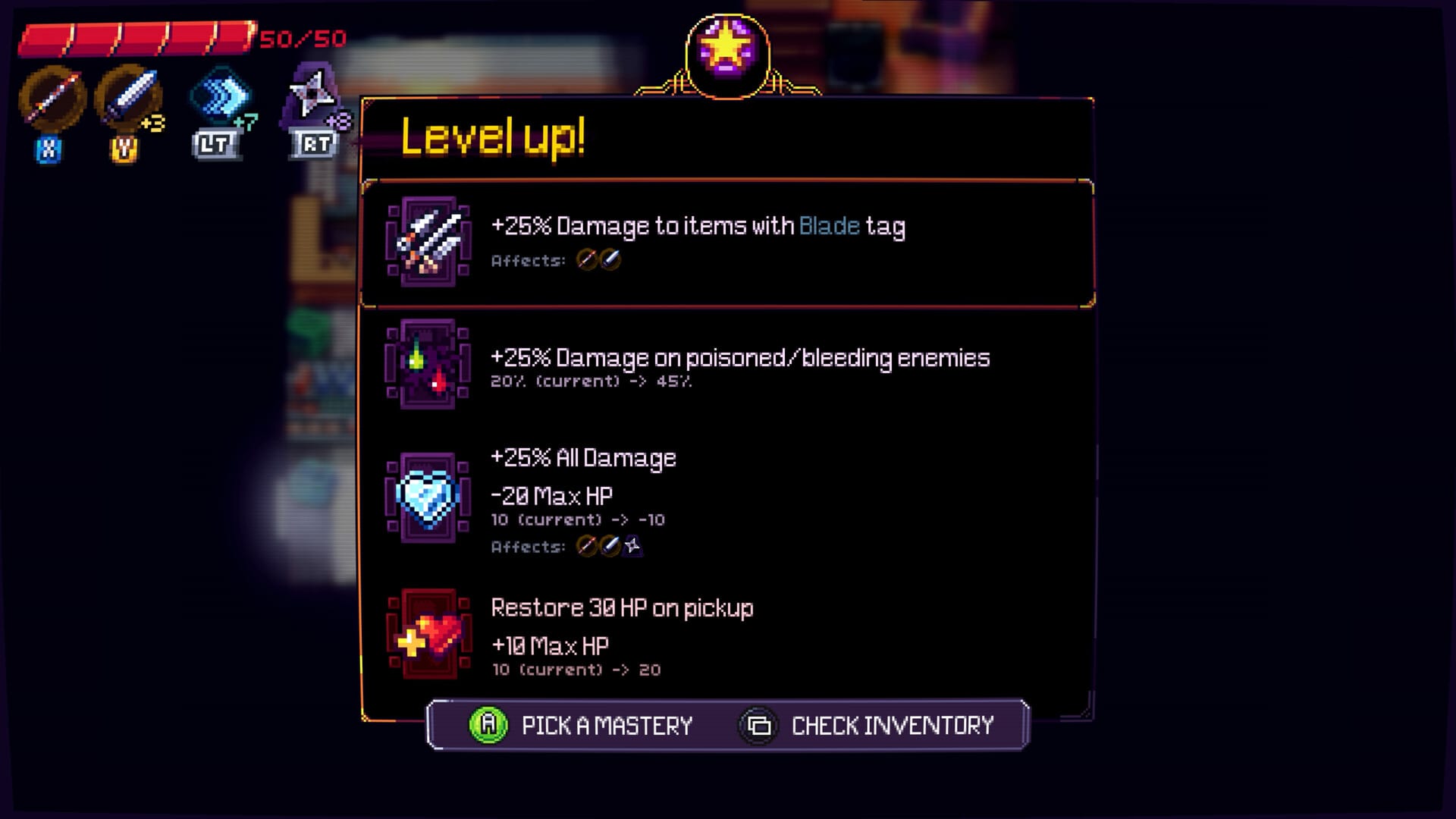Select the sword weapon slot with +3
Image resolution: width=1456 pixels, height=819 pixels.
pyautogui.click(x=127, y=99)
